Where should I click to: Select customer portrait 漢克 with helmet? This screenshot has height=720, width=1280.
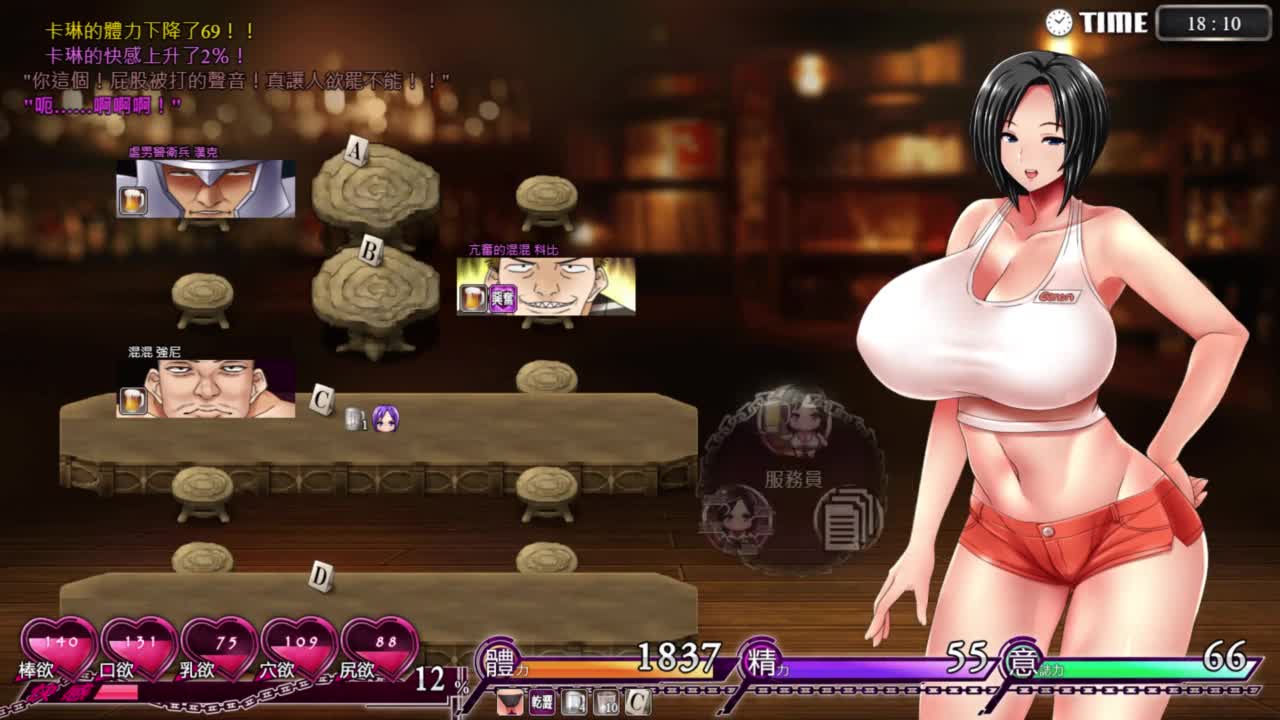[x=206, y=188]
